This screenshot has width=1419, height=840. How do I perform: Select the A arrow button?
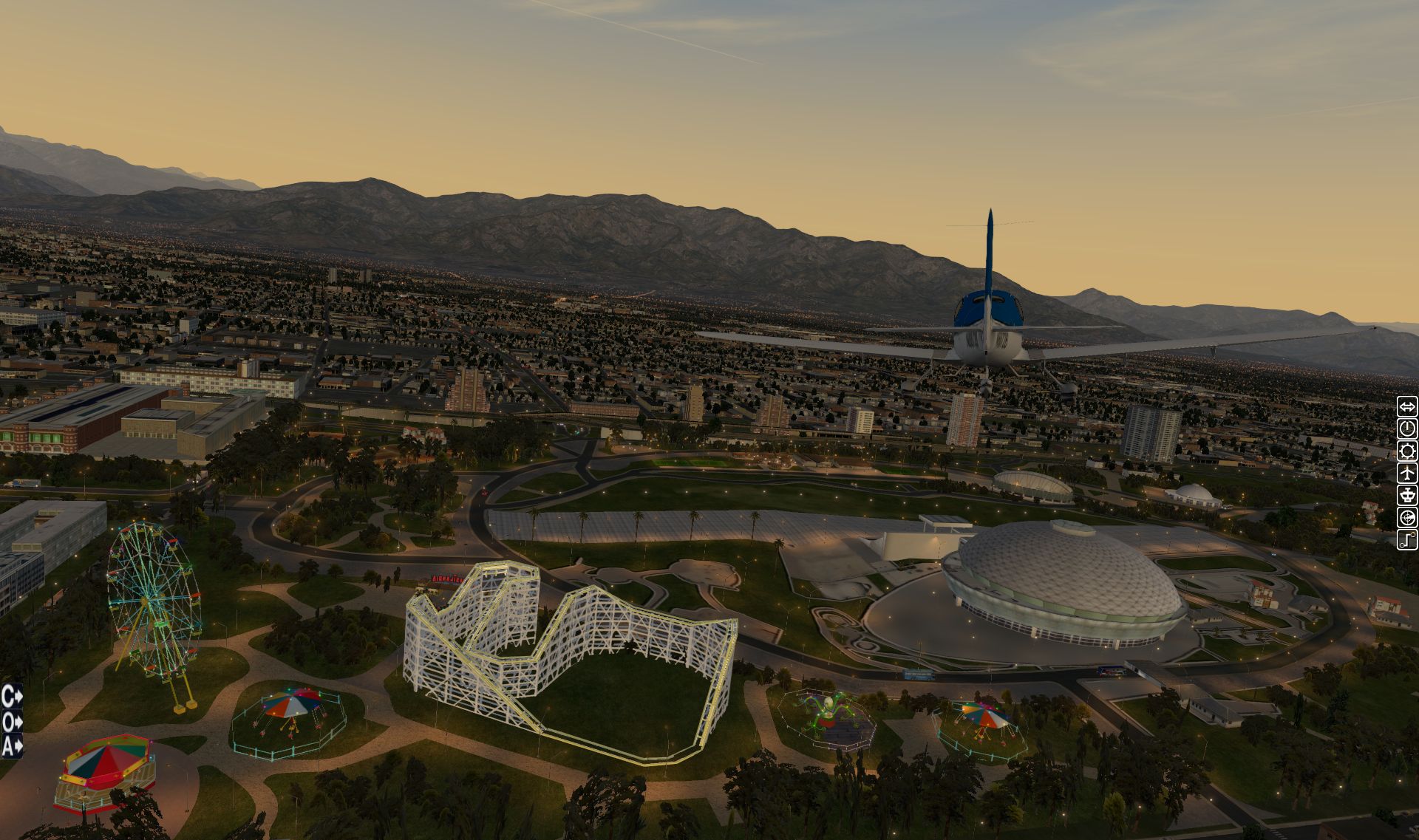[x=12, y=747]
